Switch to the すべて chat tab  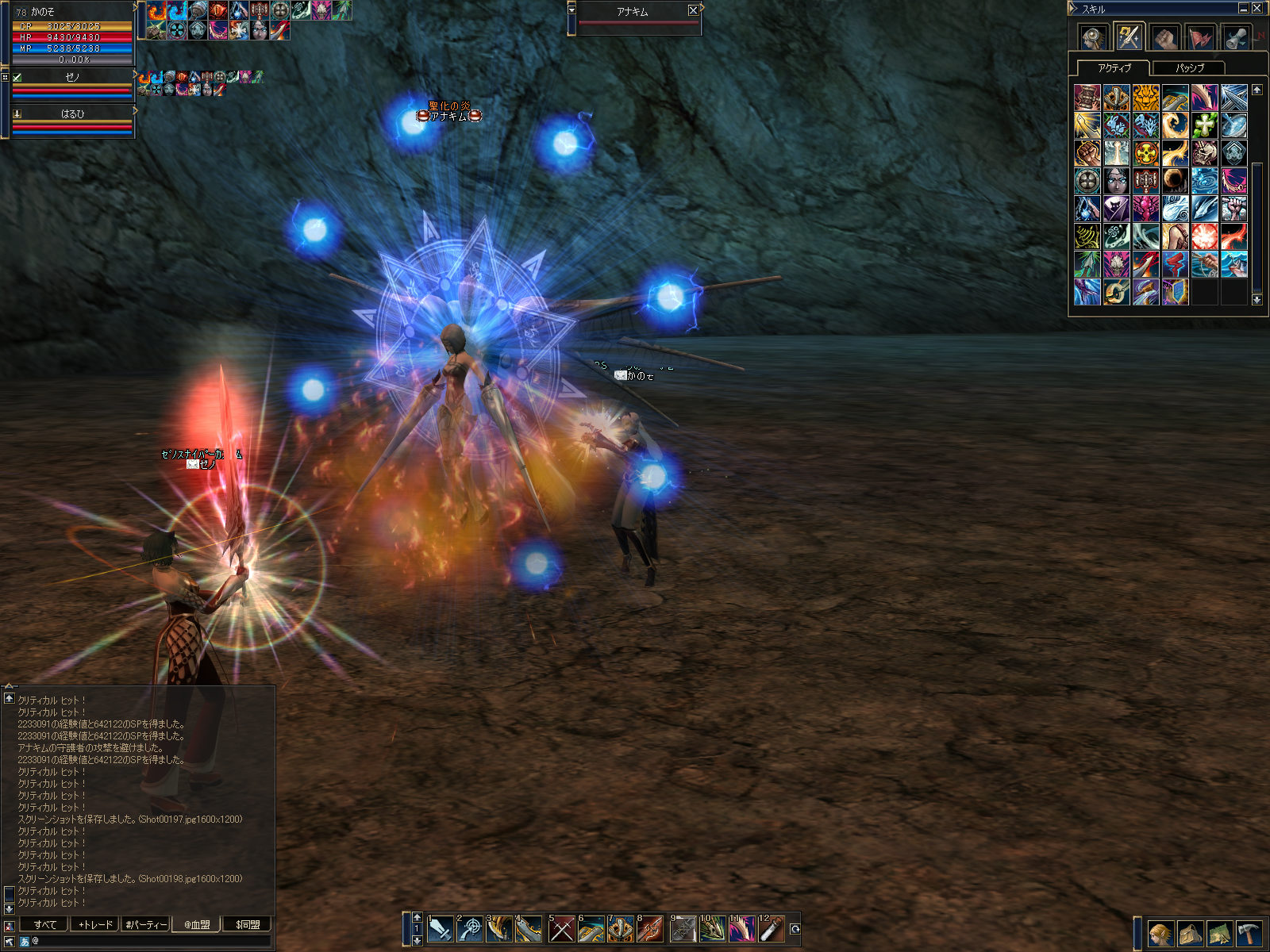[44, 924]
